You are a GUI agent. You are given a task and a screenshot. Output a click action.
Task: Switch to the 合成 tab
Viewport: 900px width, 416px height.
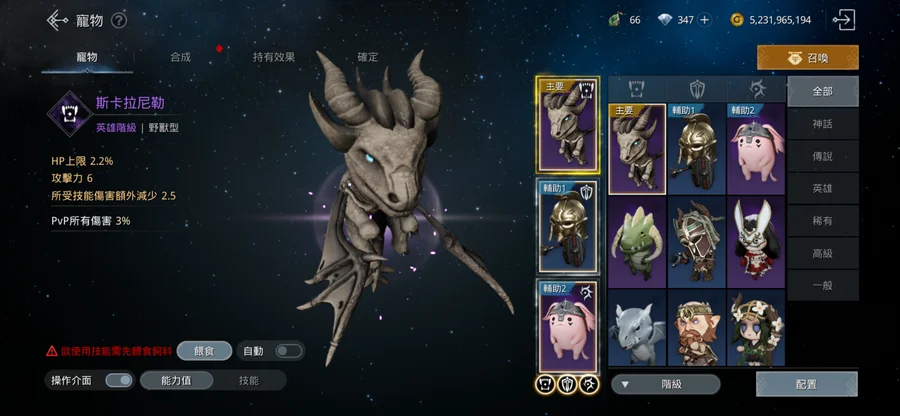(x=180, y=57)
